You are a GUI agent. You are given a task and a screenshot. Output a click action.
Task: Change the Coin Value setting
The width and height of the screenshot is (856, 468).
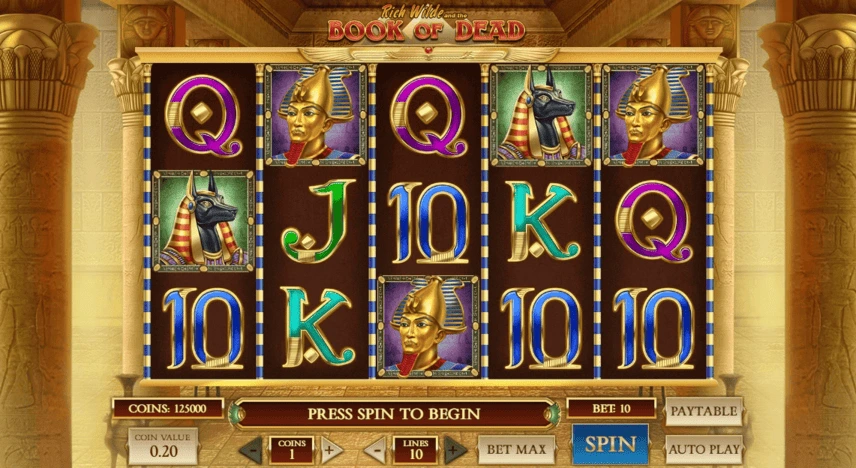click(162, 447)
